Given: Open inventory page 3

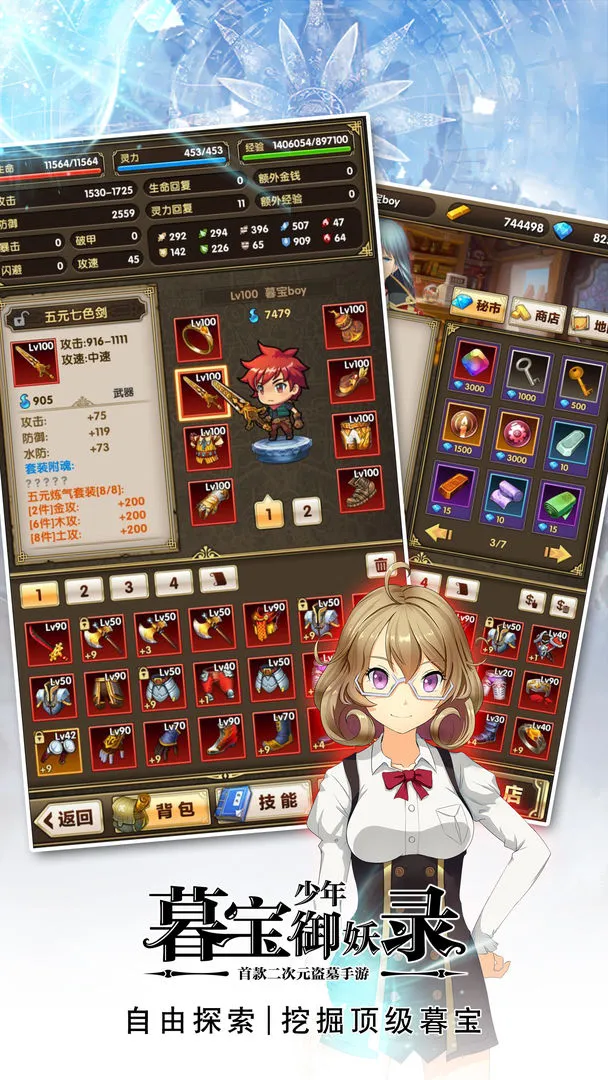Looking at the screenshot, I should [129, 586].
